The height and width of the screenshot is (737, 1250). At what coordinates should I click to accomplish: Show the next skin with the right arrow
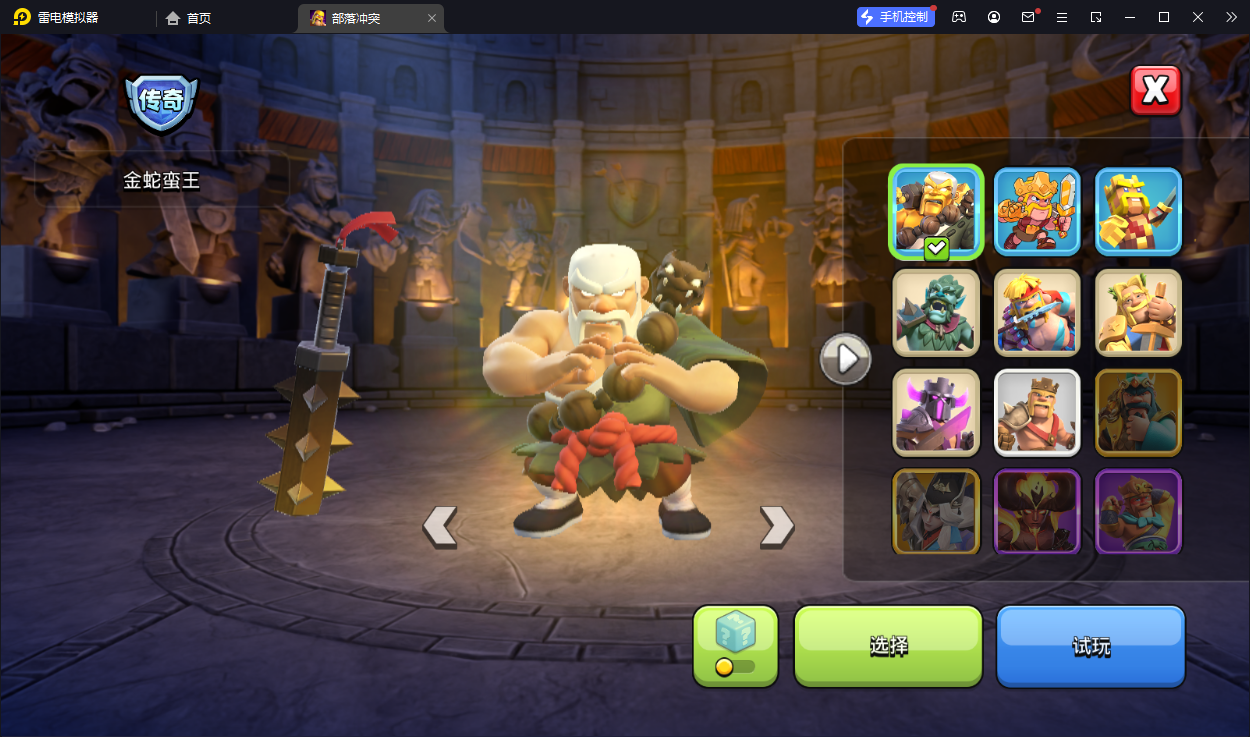click(x=776, y=526)
